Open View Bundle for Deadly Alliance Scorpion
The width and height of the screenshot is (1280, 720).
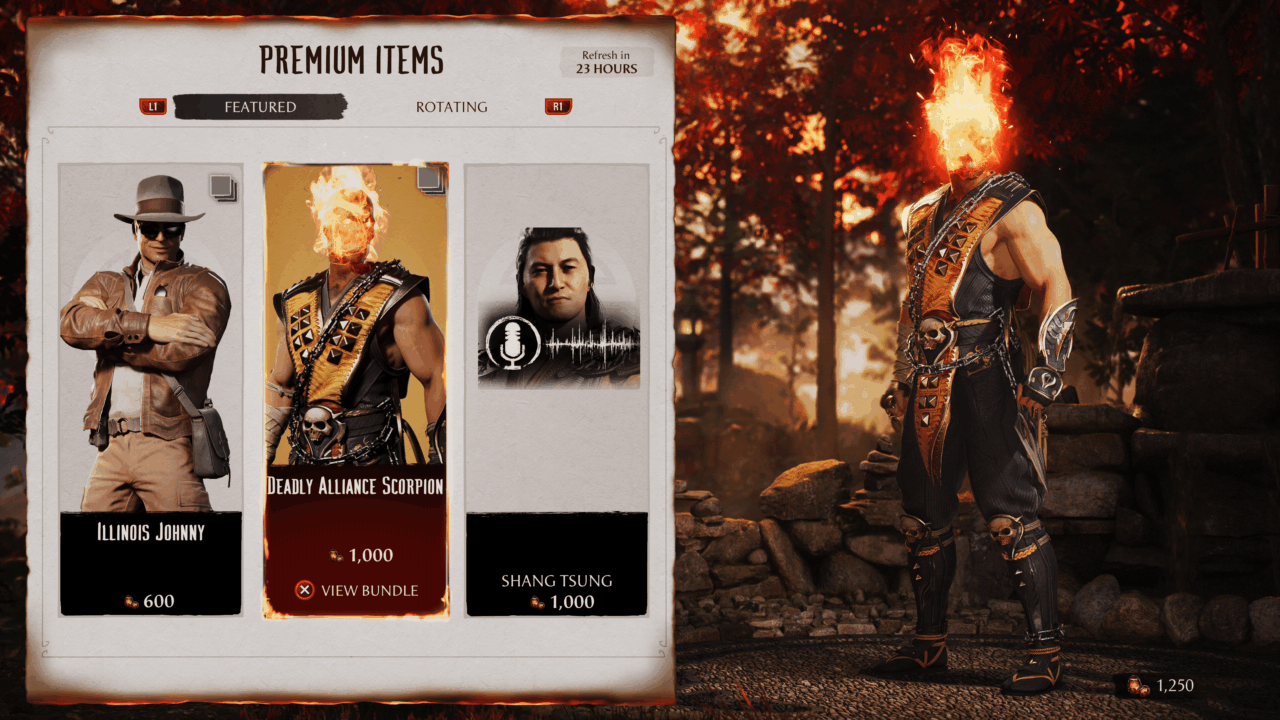click(x=357, y=590)
